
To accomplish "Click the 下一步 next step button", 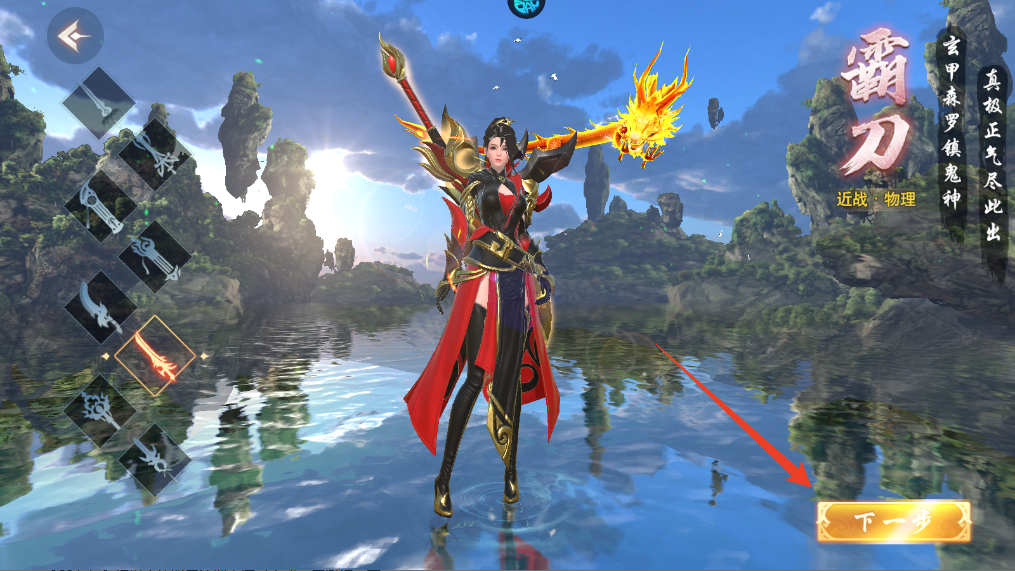I will click(893, 521).
